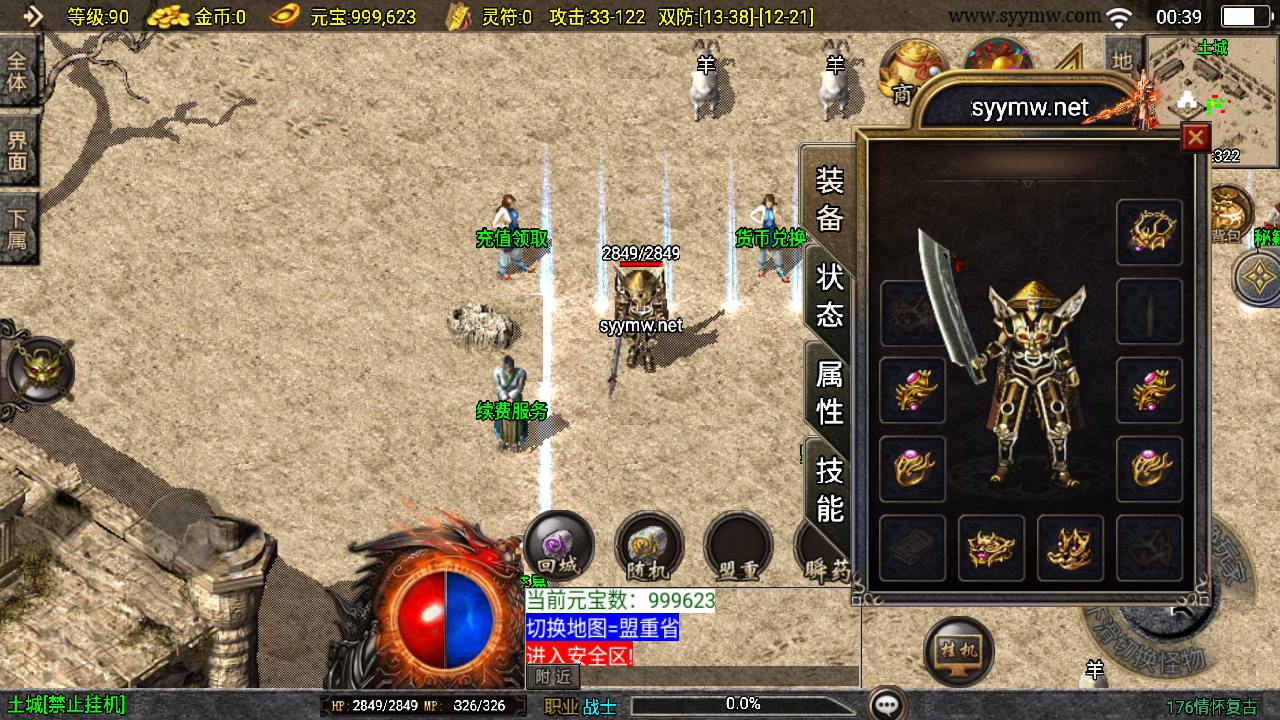
Task: Open the chat speech bubble button
Action: click(887, 704)
